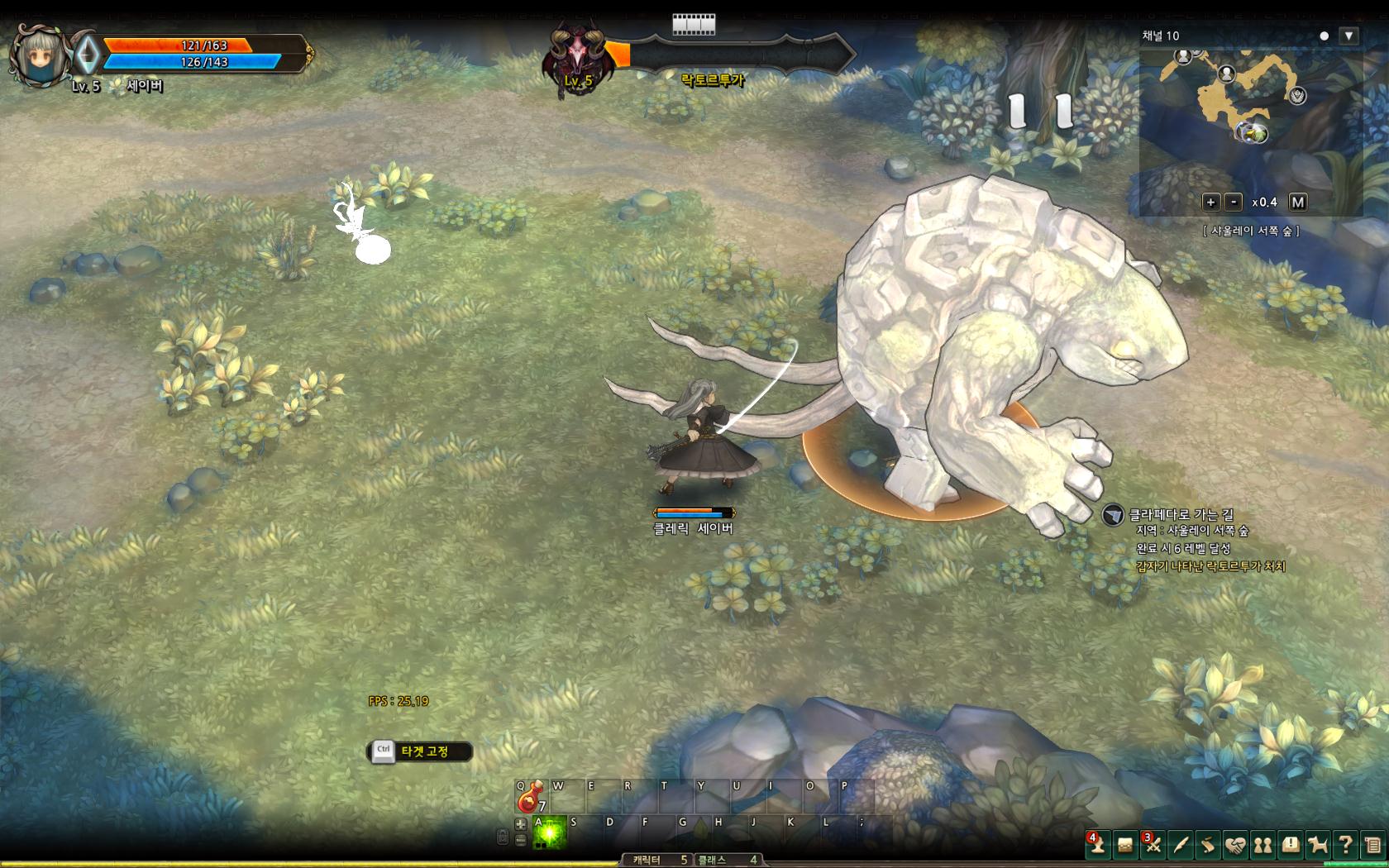Open the document list system menu

click(1372, 844)
